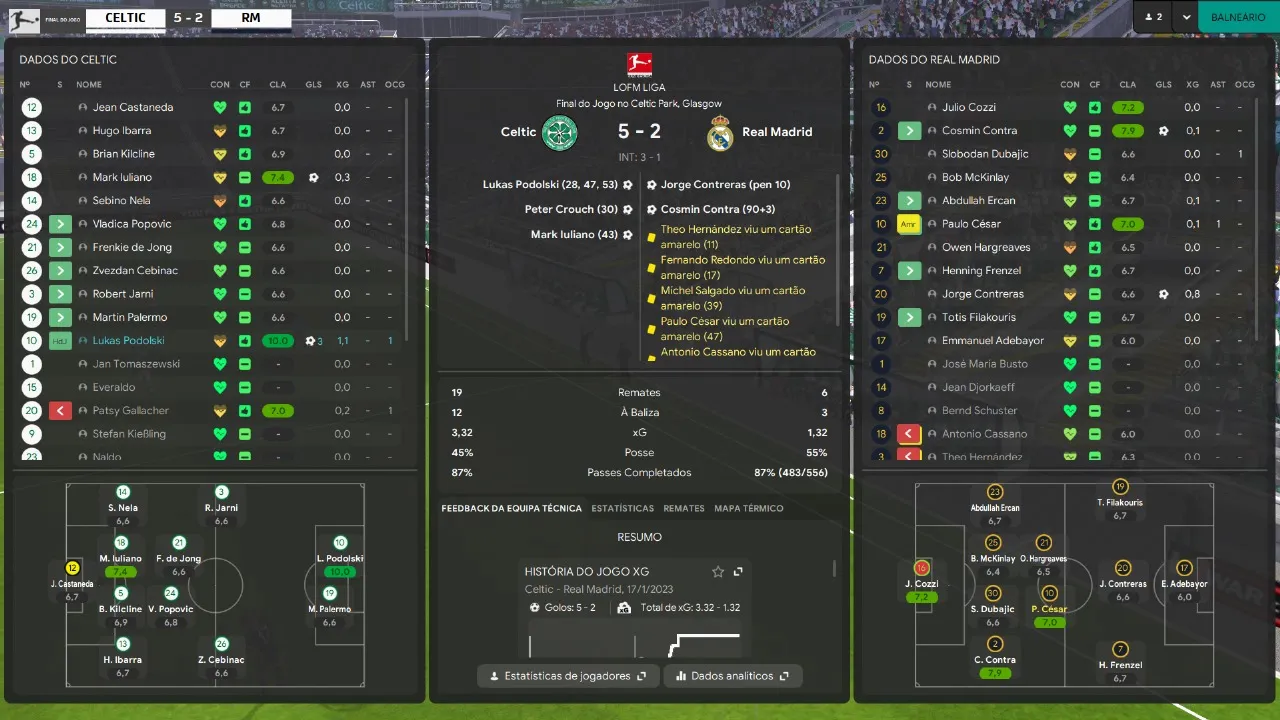Expand the História do Jogo xG panel
This screenshot has width=1280, height=720.
click(738, 572)
